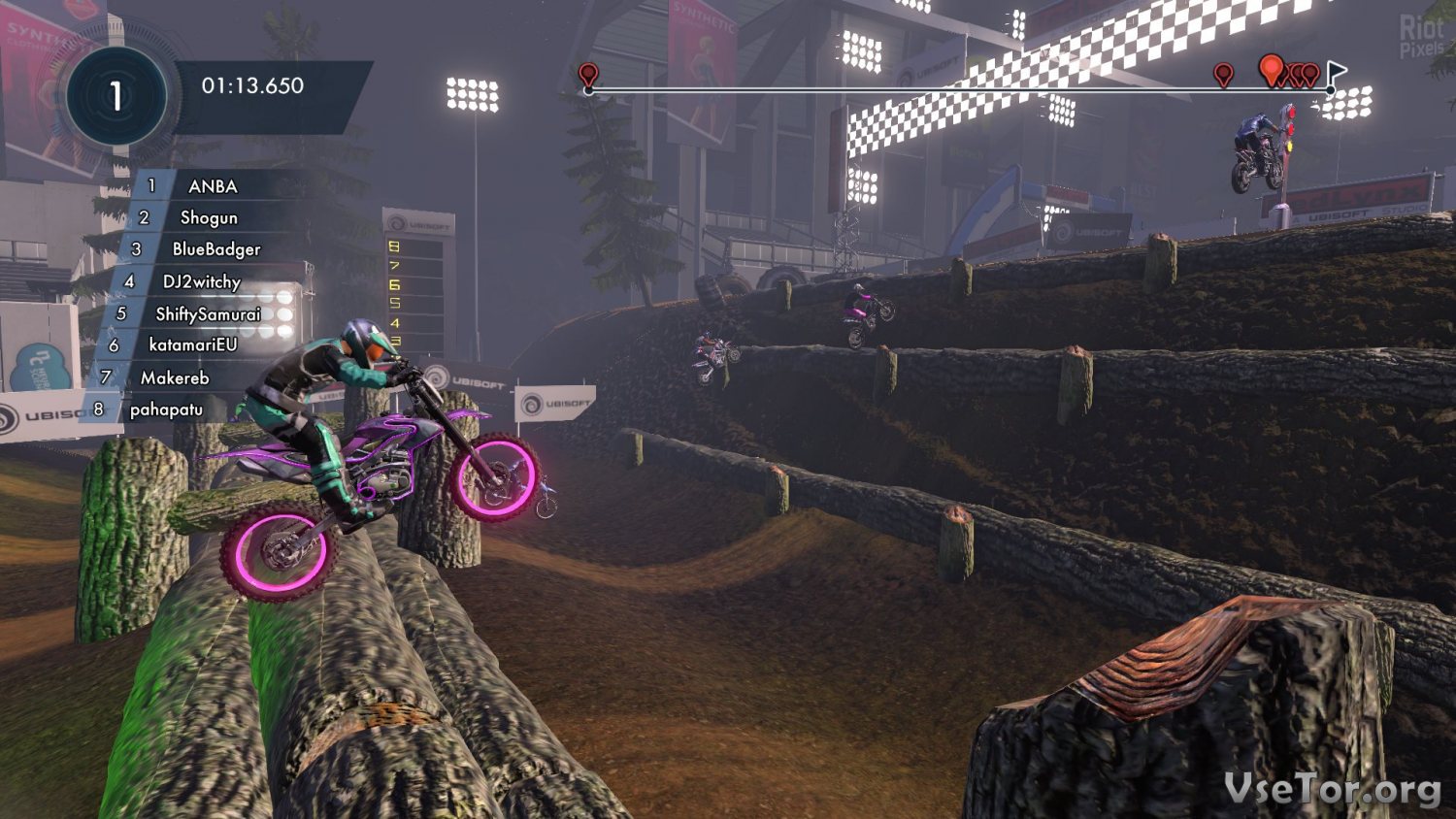Select the large red pin on the track bar

1271,69
